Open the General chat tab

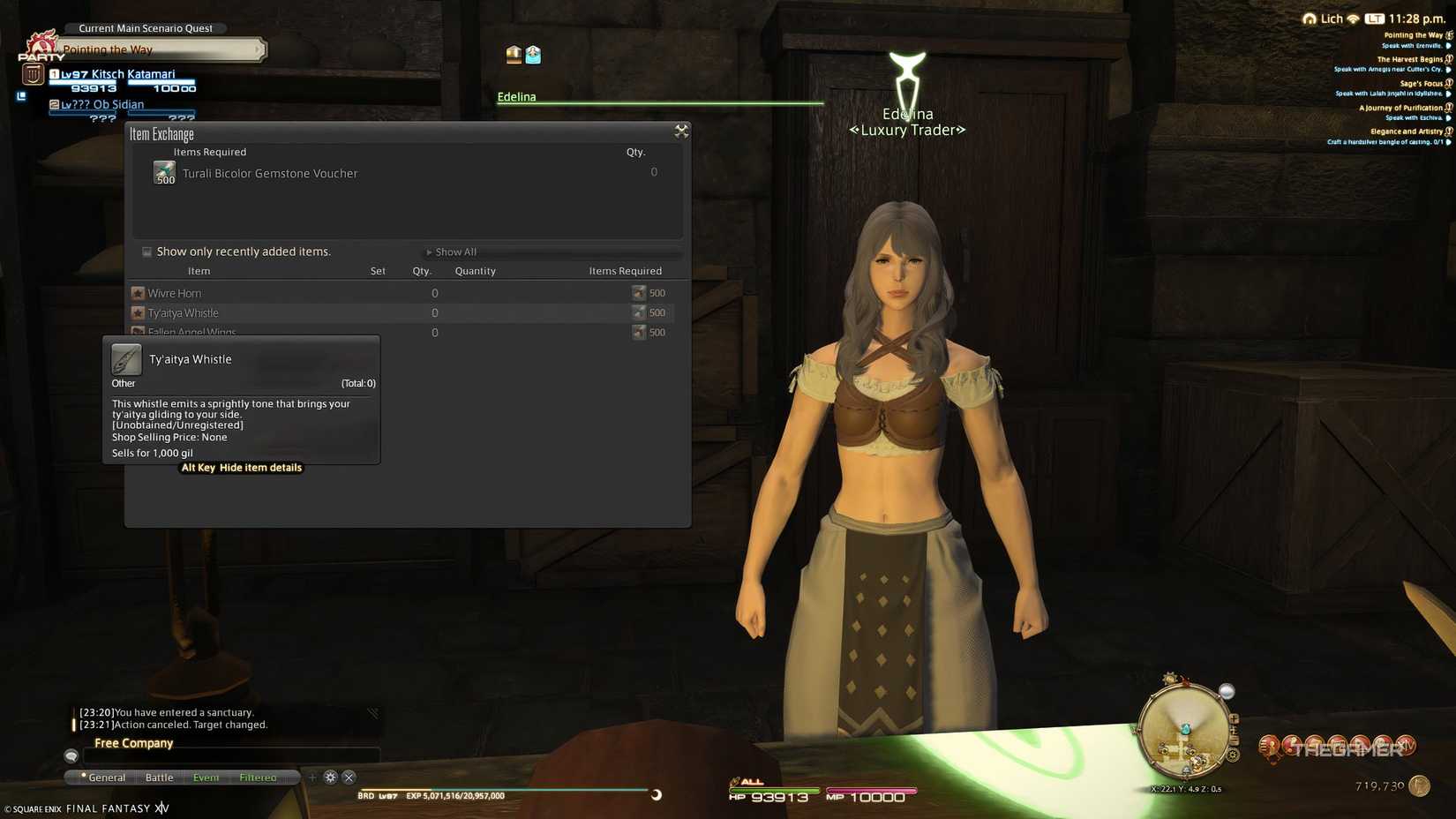tap(106, 777)
